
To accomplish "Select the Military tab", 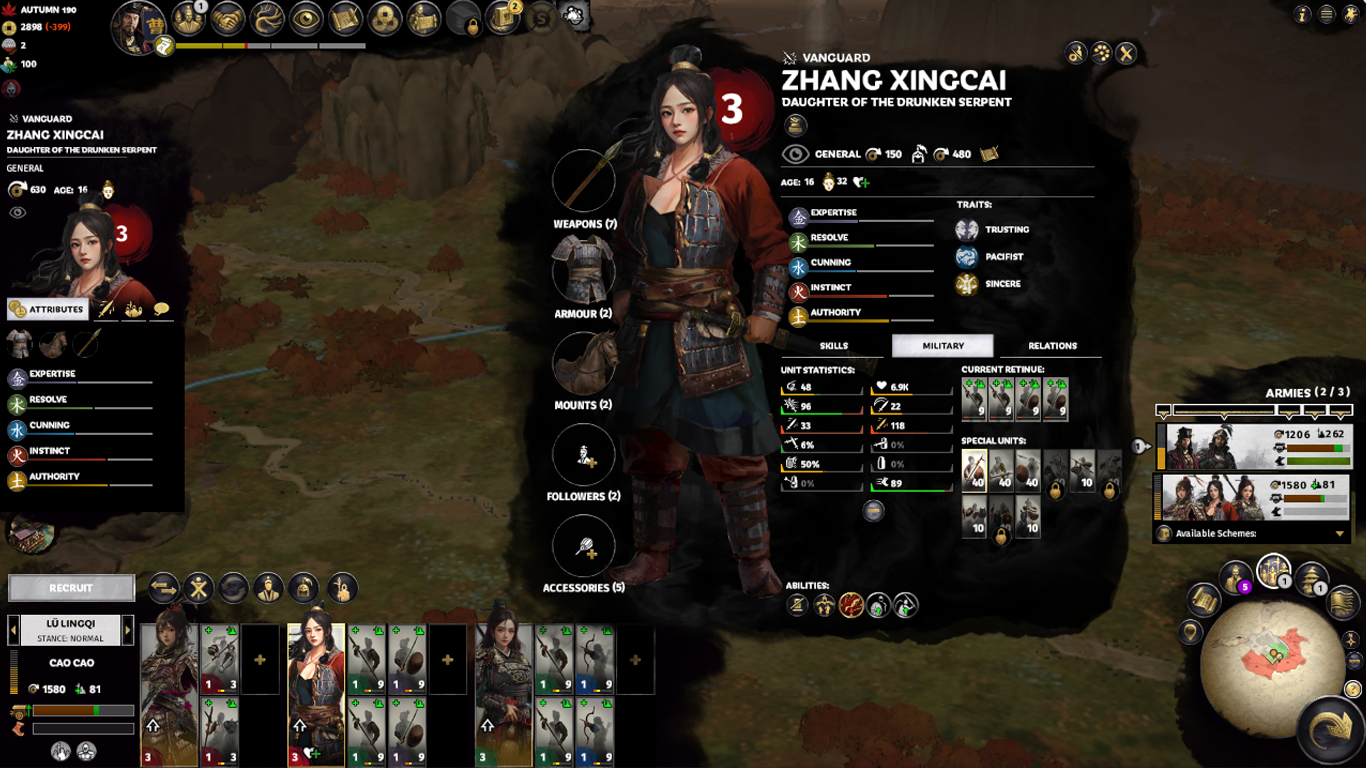I will (x=942, y=346).
